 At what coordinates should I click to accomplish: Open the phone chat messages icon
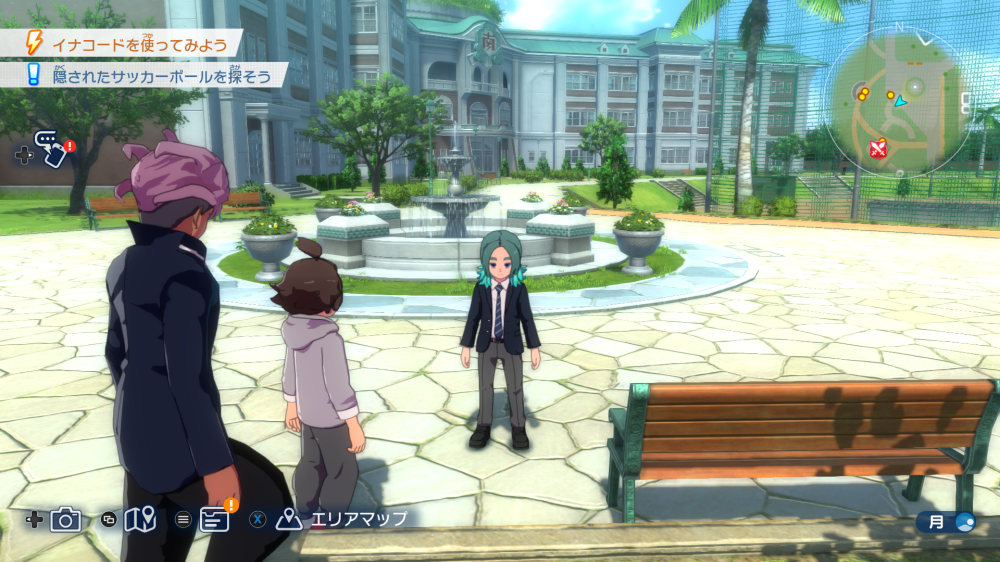tap(50, 150)
